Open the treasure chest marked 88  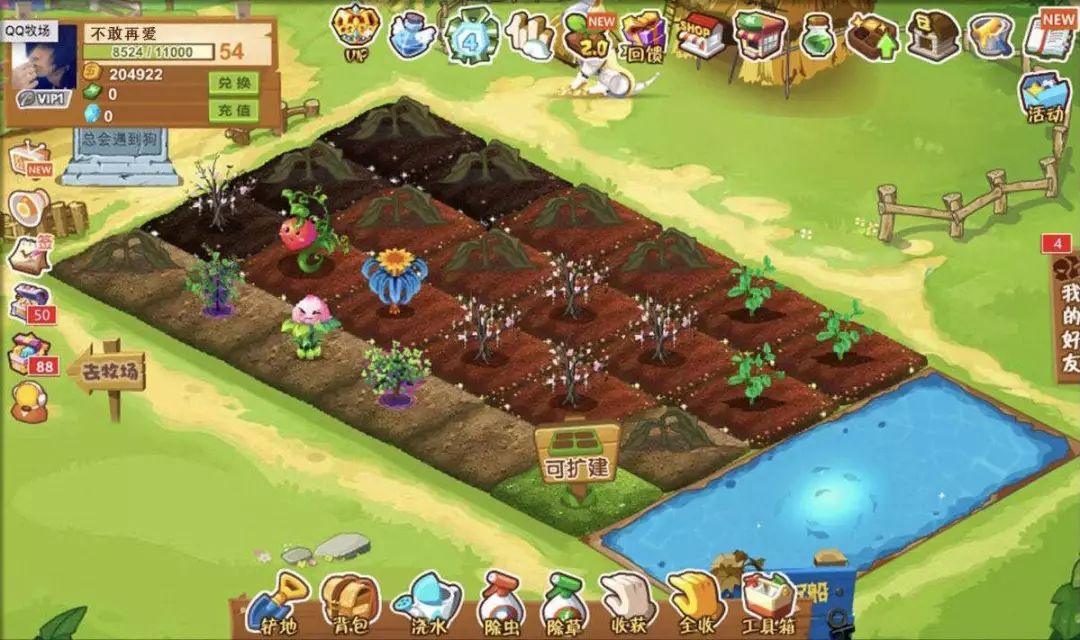(x=28, y=353)
